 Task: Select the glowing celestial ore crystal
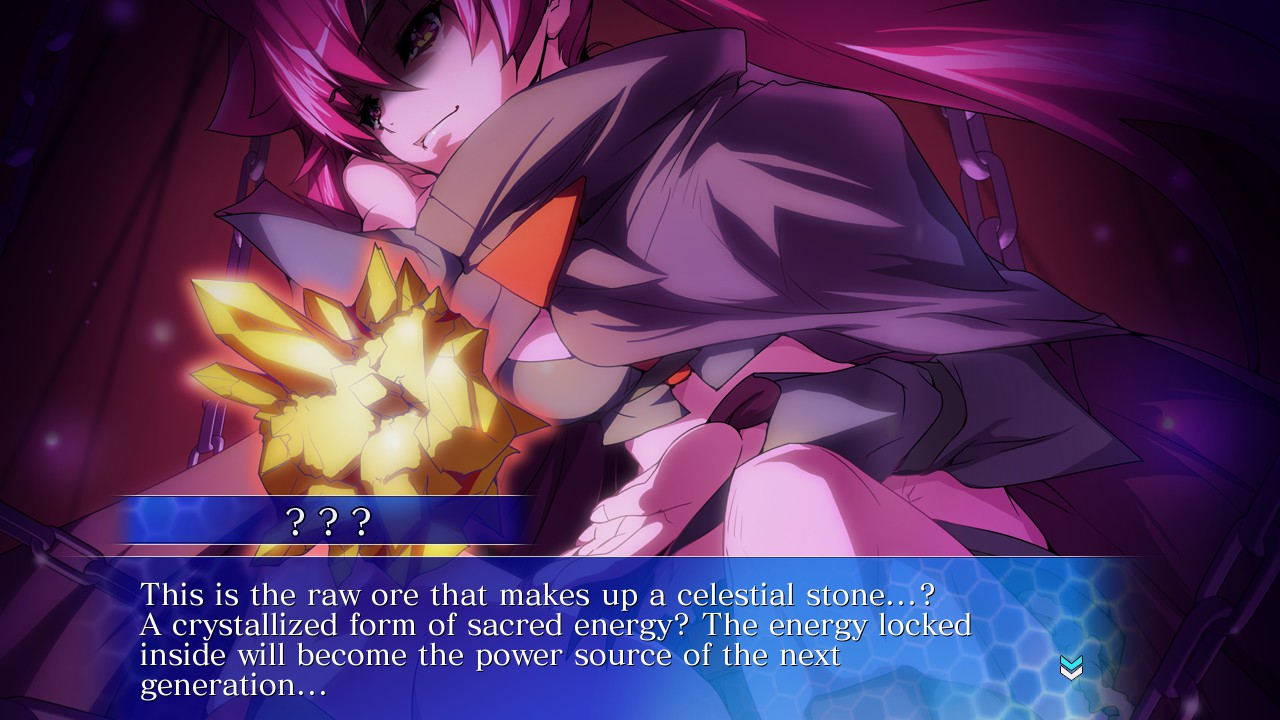pyautogui.click(x=370, y=380)
